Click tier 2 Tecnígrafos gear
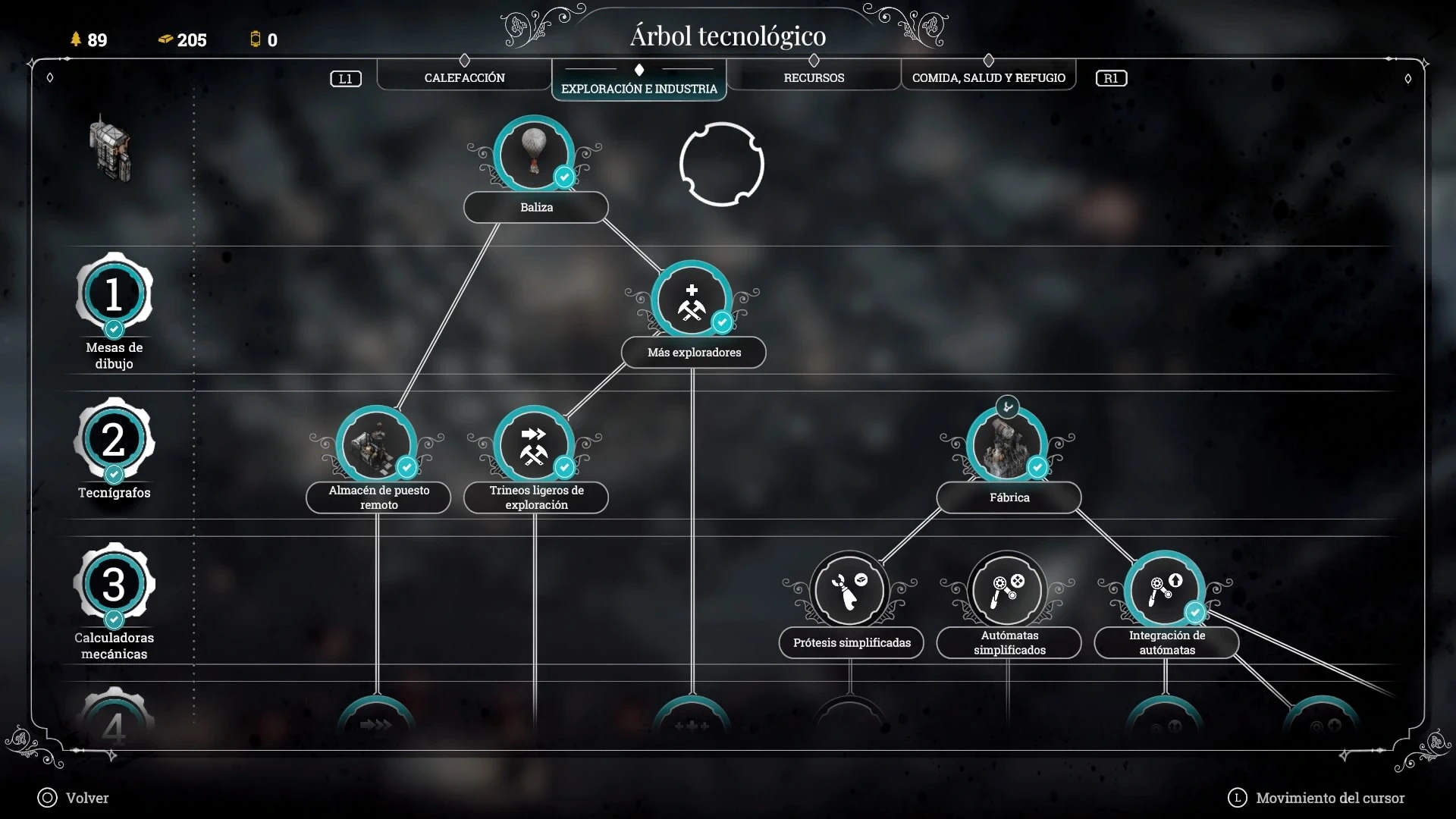The height and width of the screenshot is (819, 1456). [114, 440]
